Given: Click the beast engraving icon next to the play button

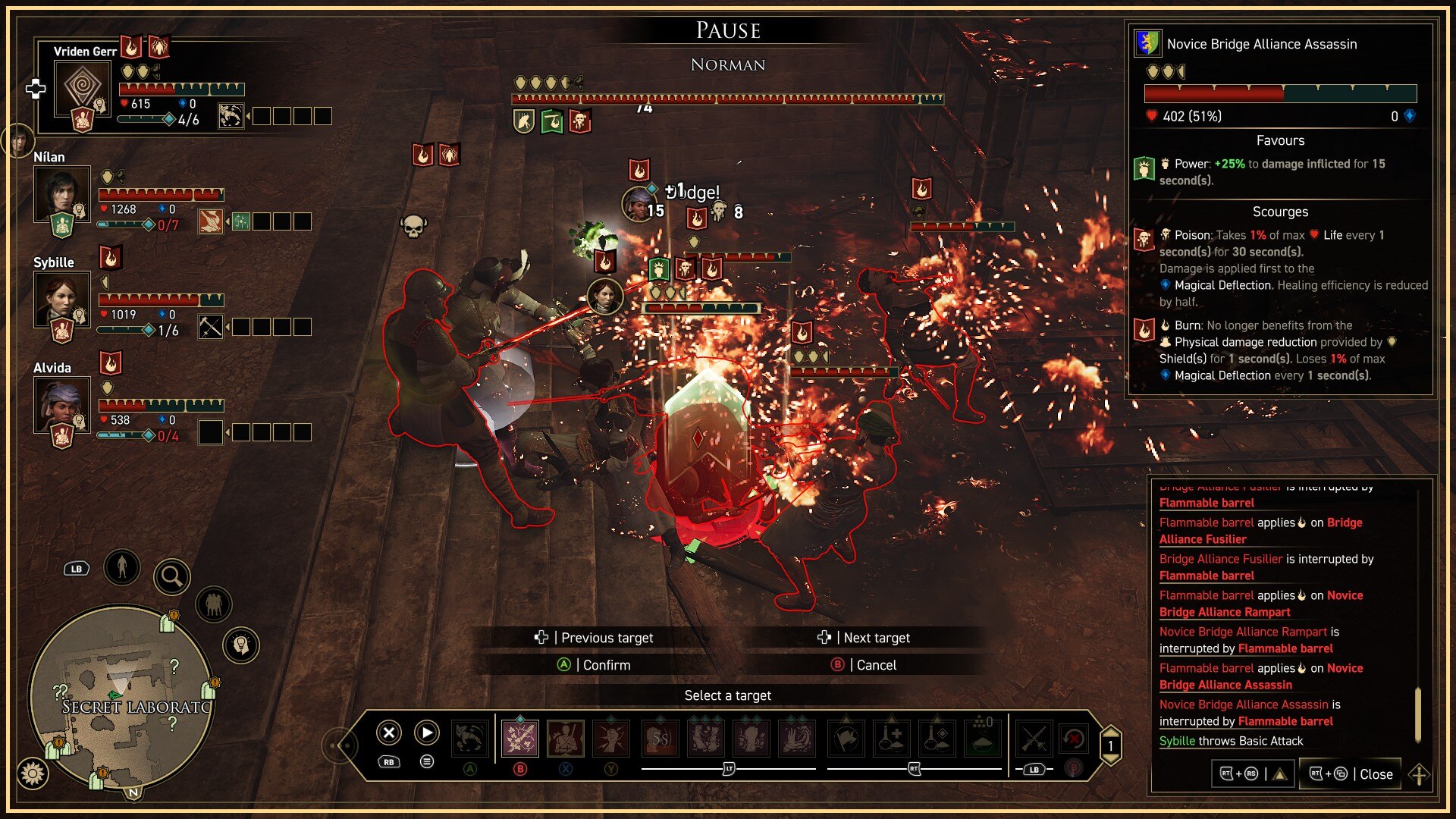Looking at the screenshot, I should [x=471, y=738].
